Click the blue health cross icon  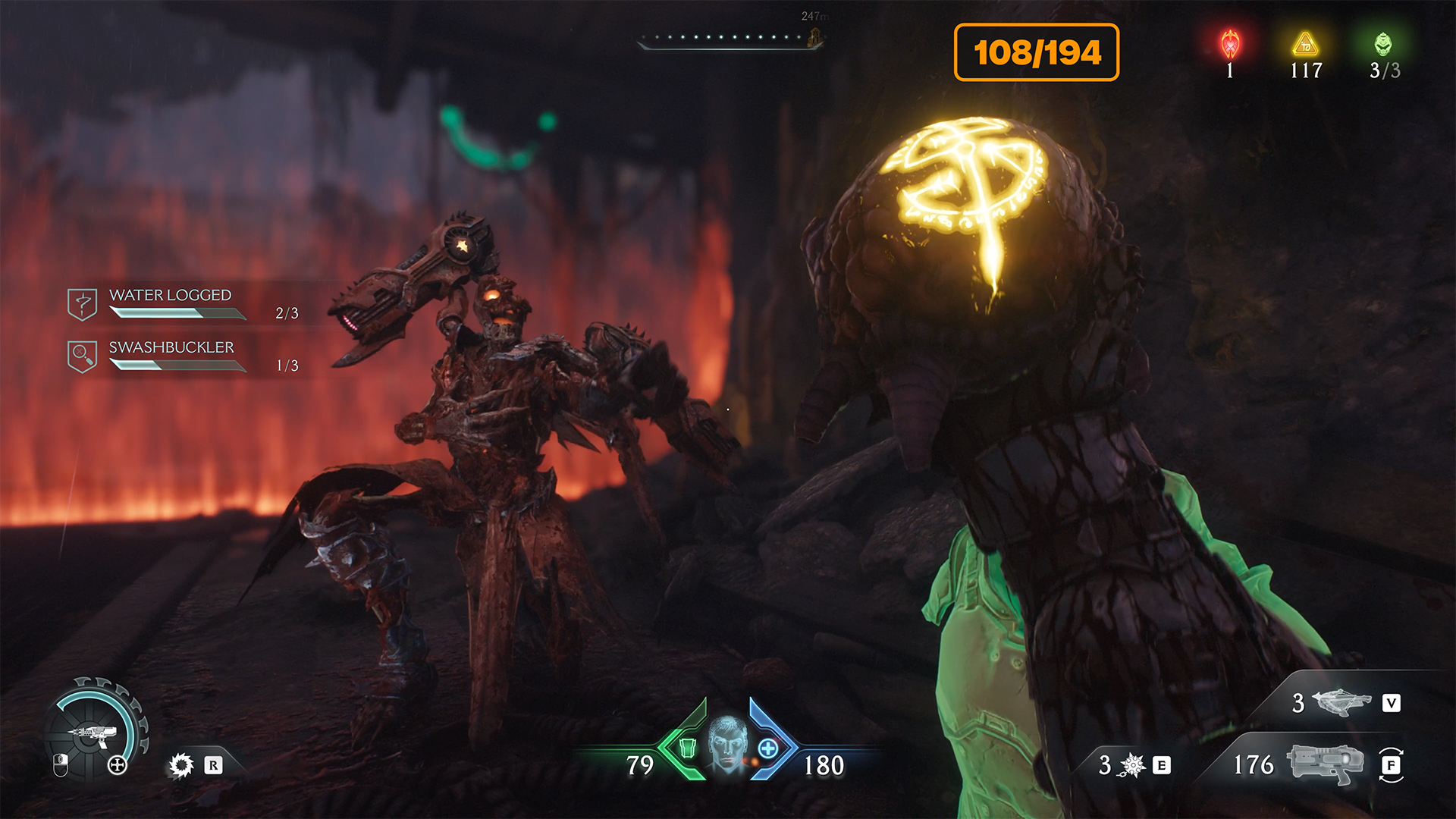[x=767, y=748]
